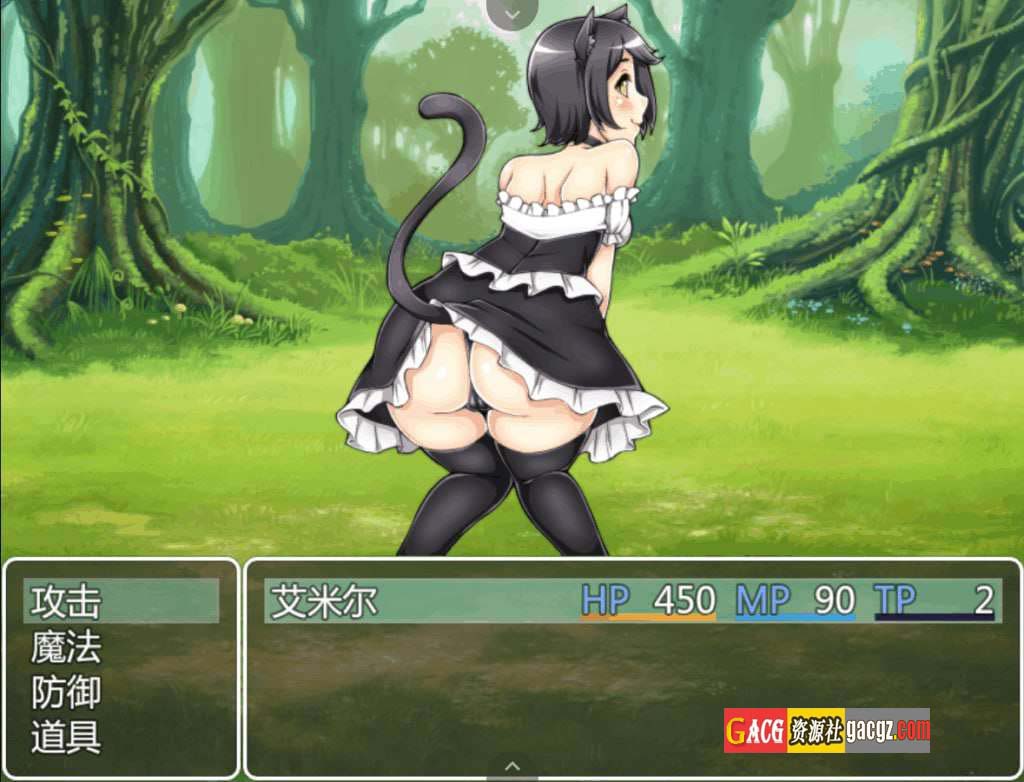Screen dimensions: 1024x782
Task: Choose the 魔法 magic command
Action: [68, 648]
